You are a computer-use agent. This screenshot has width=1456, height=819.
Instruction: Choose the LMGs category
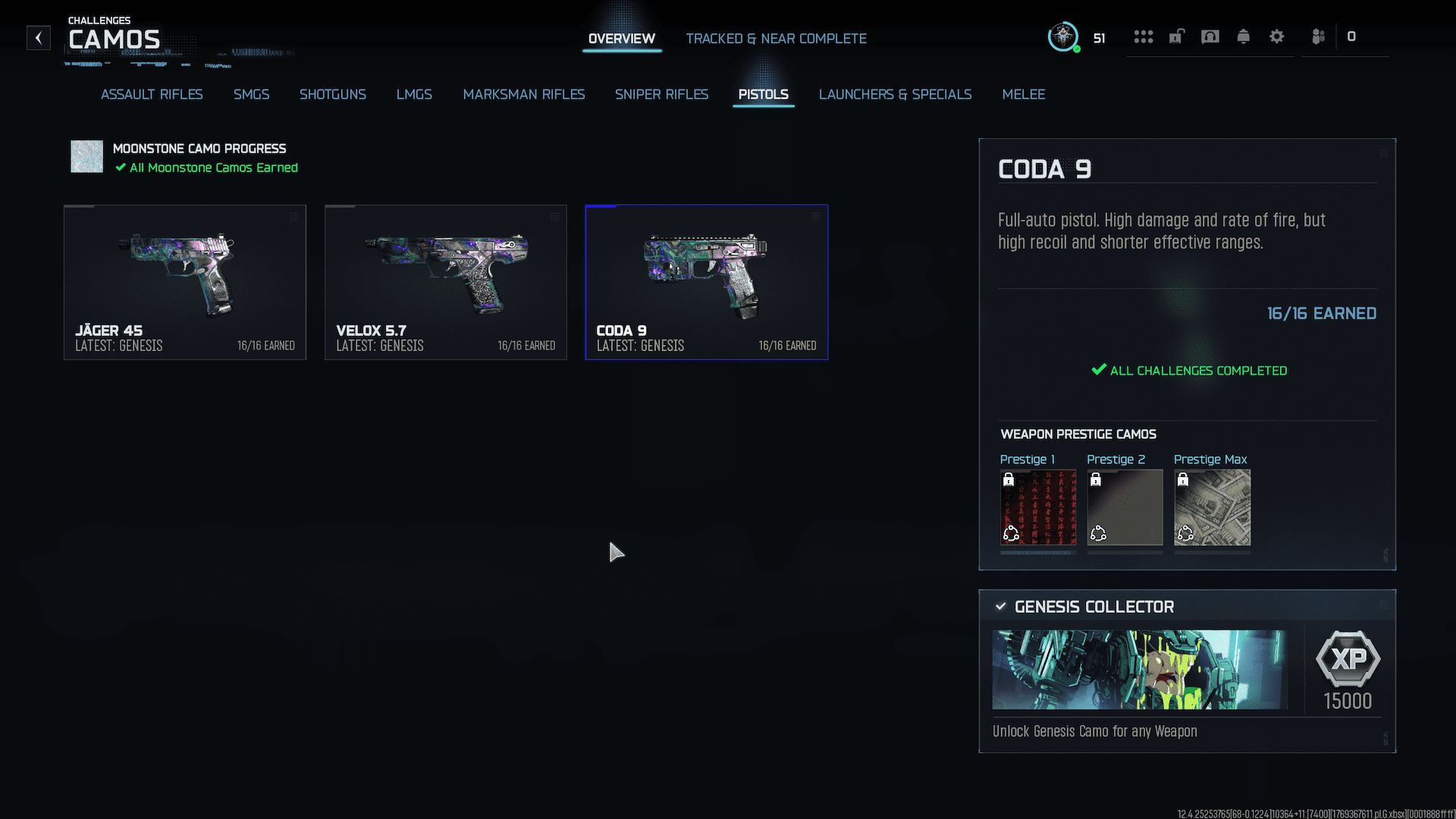click(x=414, y=94)
